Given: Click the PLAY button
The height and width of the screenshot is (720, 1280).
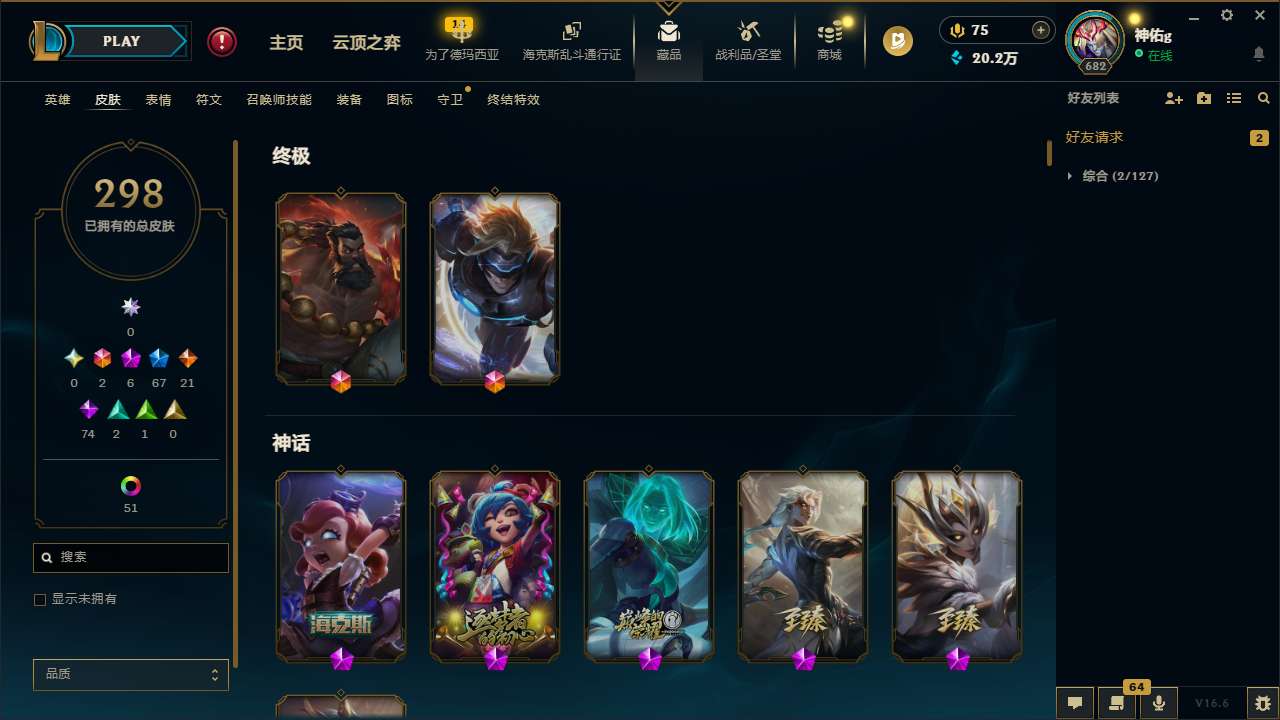Looking at the screenshot, I should [x=121, y=41].
